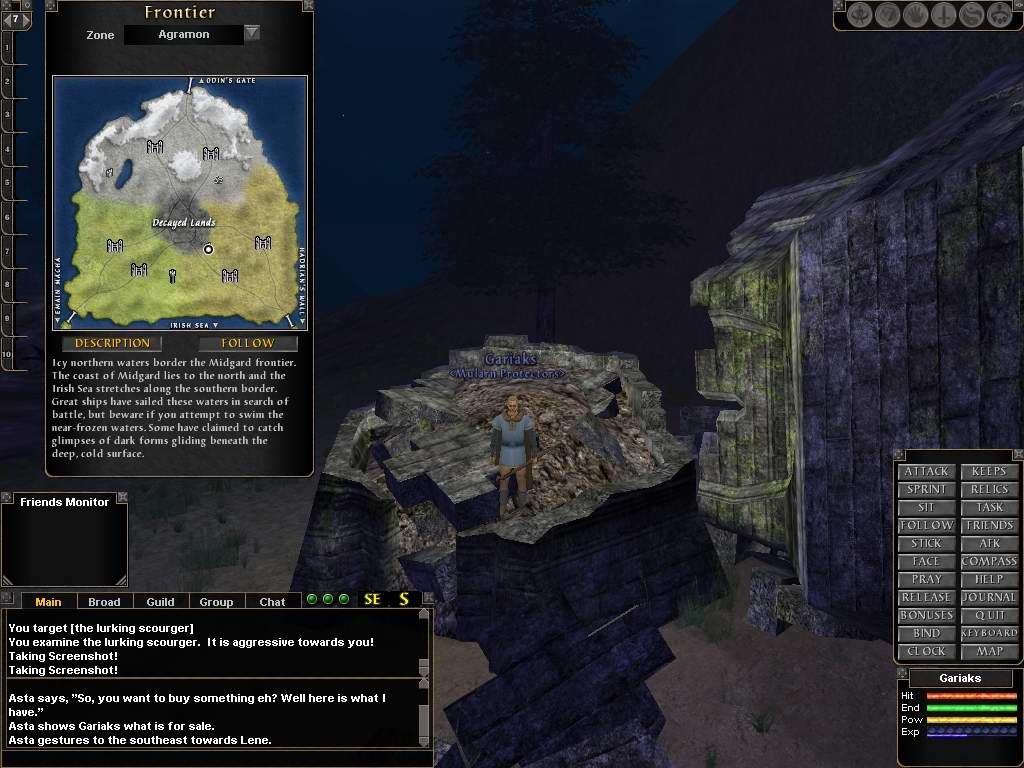Toggle Sprint from the command panel

pos(926,490)
